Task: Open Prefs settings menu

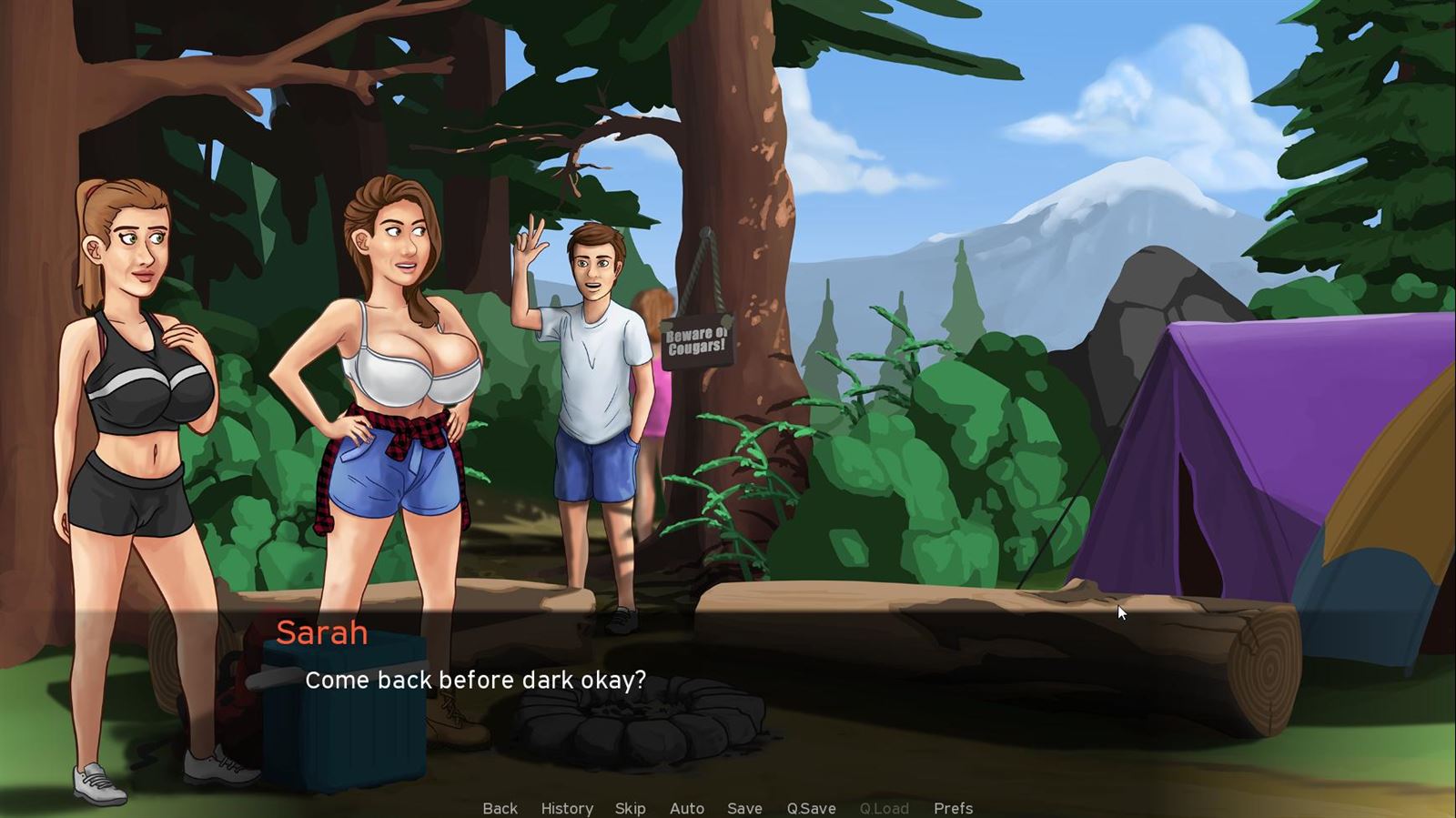Action: point(953,808)
